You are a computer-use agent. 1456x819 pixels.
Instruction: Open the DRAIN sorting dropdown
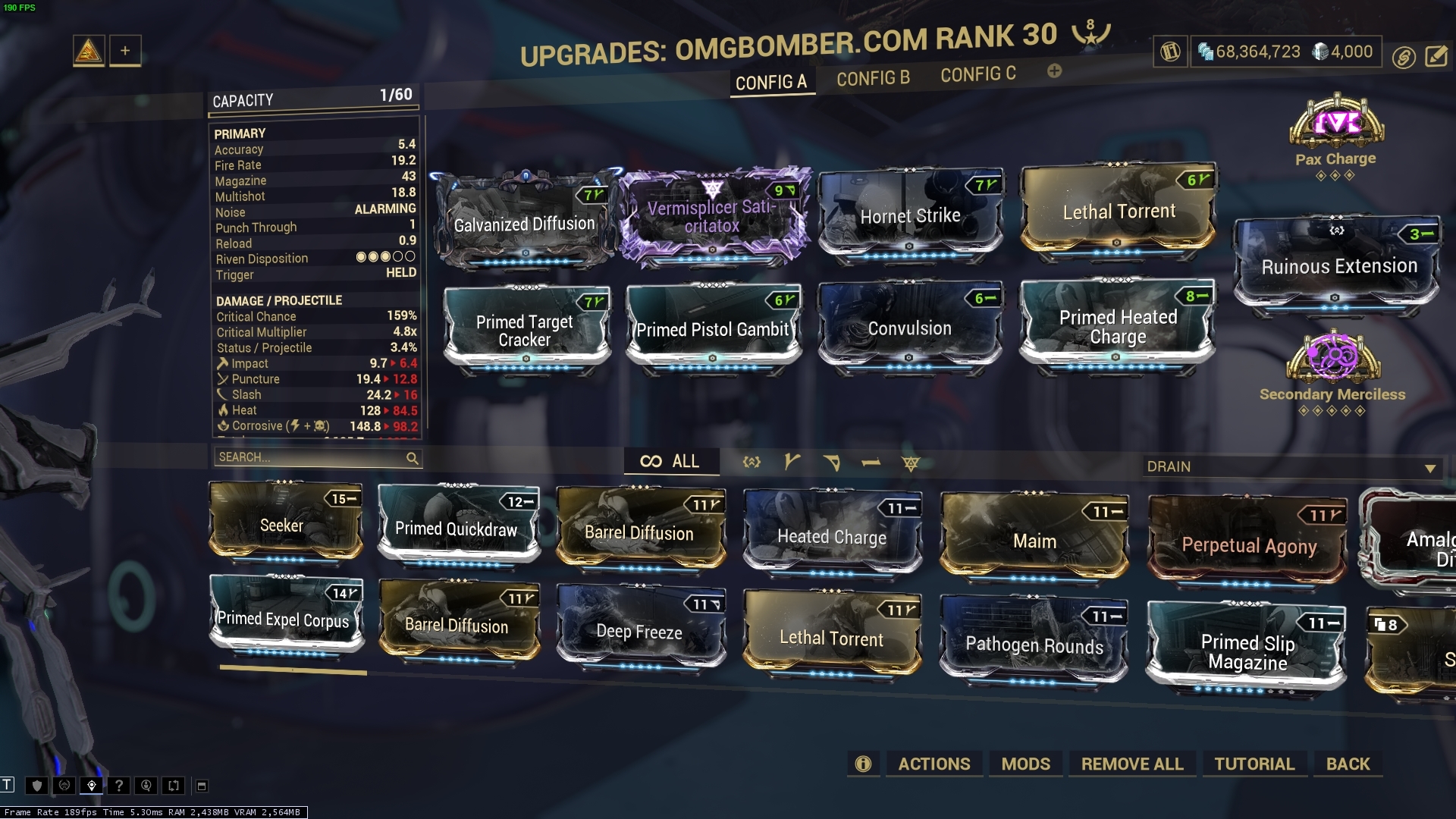1289,466
